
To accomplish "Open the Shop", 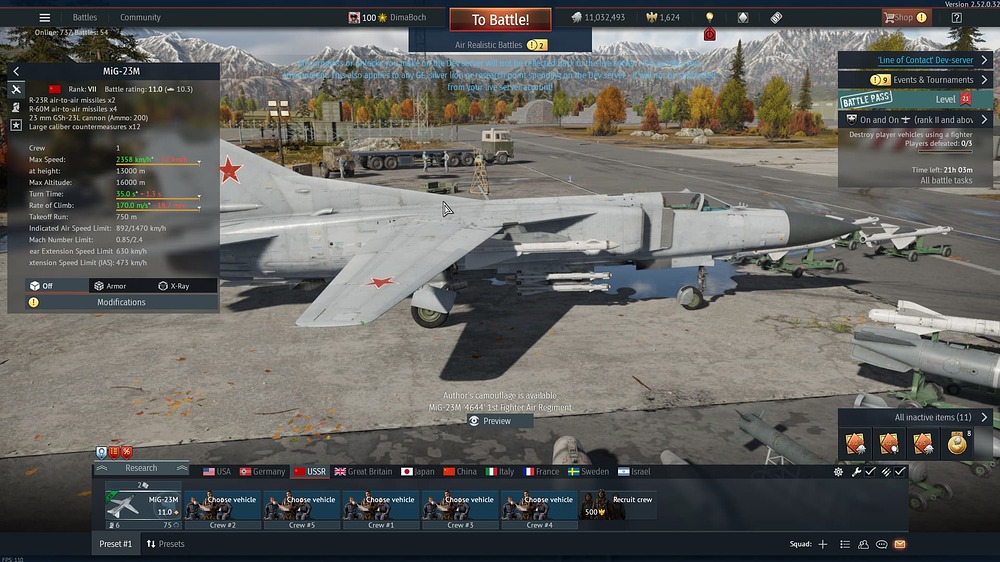I will pyautogui.click(x=903, y=17).
